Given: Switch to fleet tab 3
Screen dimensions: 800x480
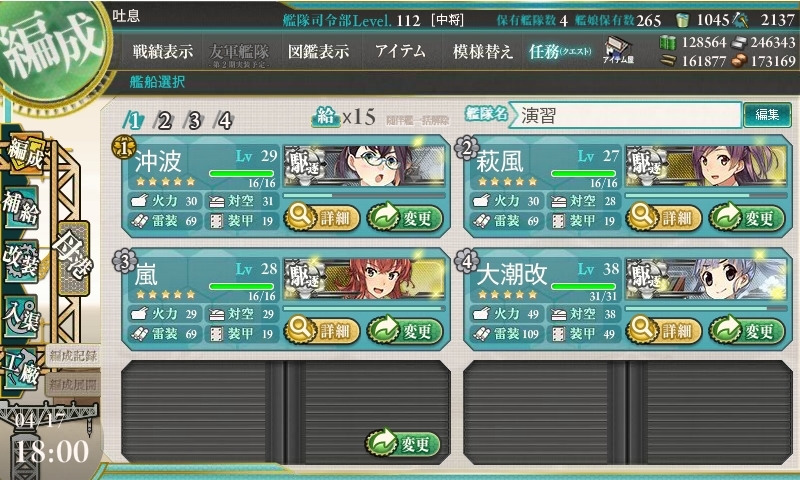Looking at the screenshot, I should [195, 121].
